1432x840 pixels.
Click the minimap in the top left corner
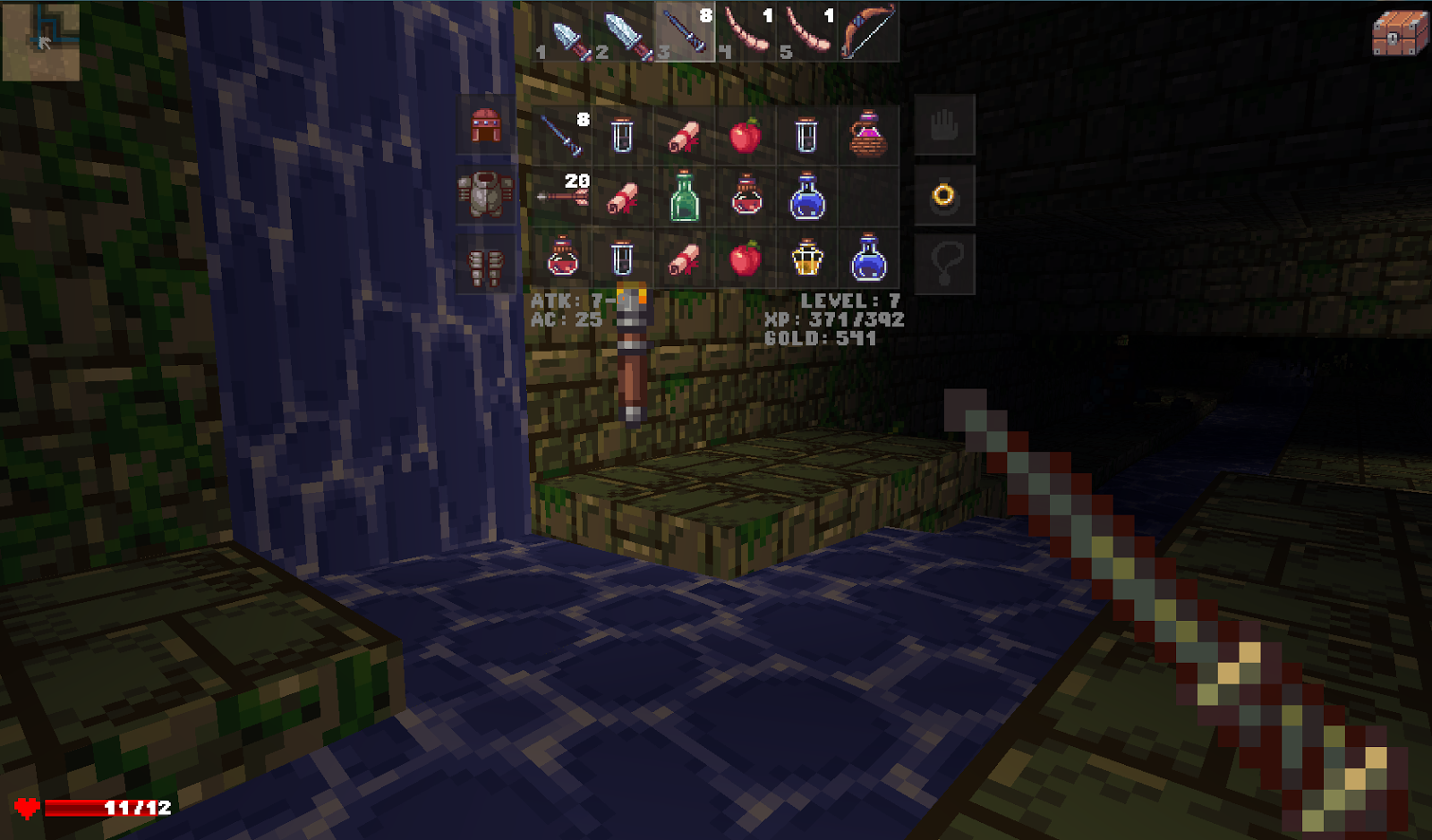40,40
